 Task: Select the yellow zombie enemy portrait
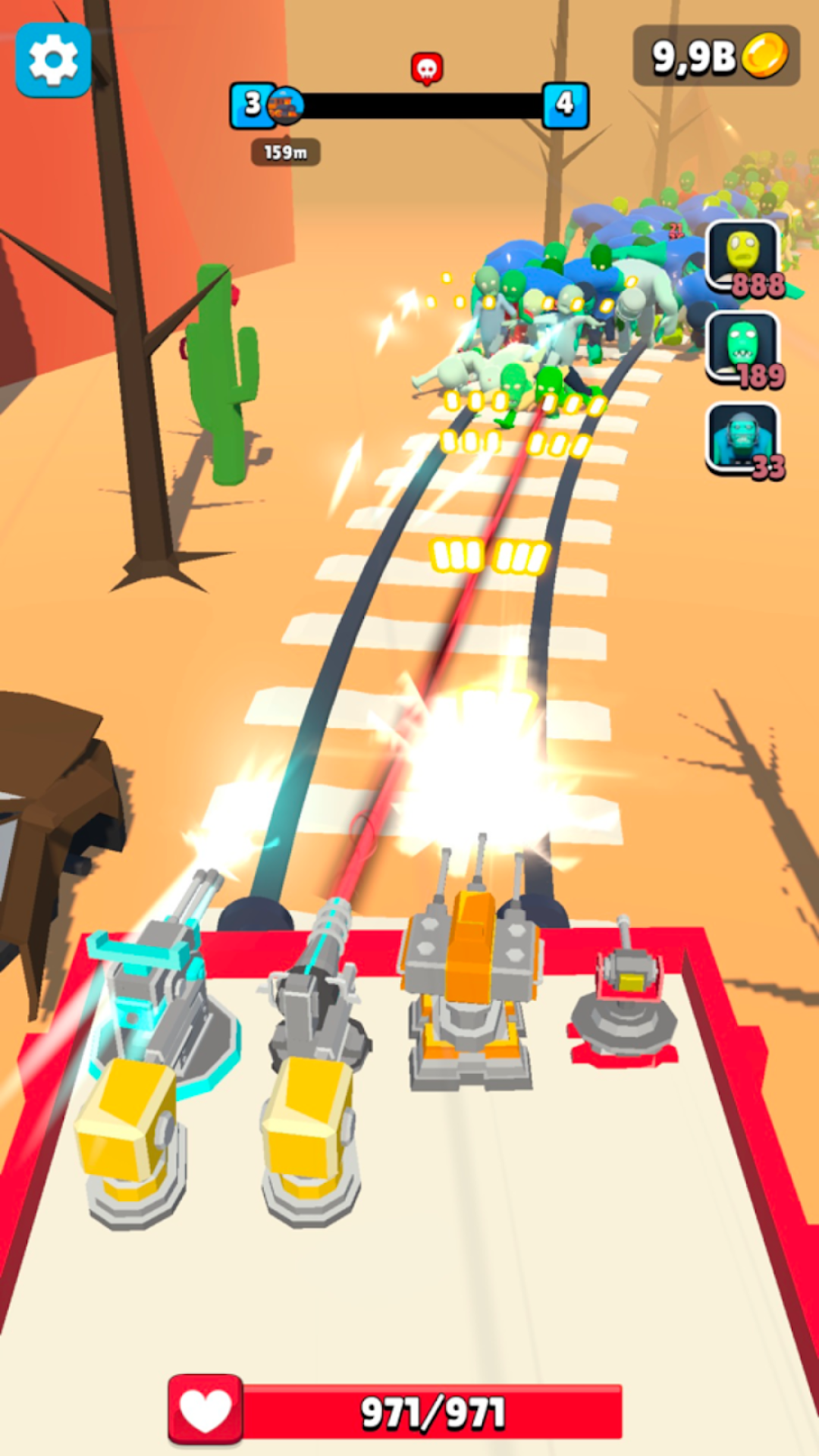[743, 256]
